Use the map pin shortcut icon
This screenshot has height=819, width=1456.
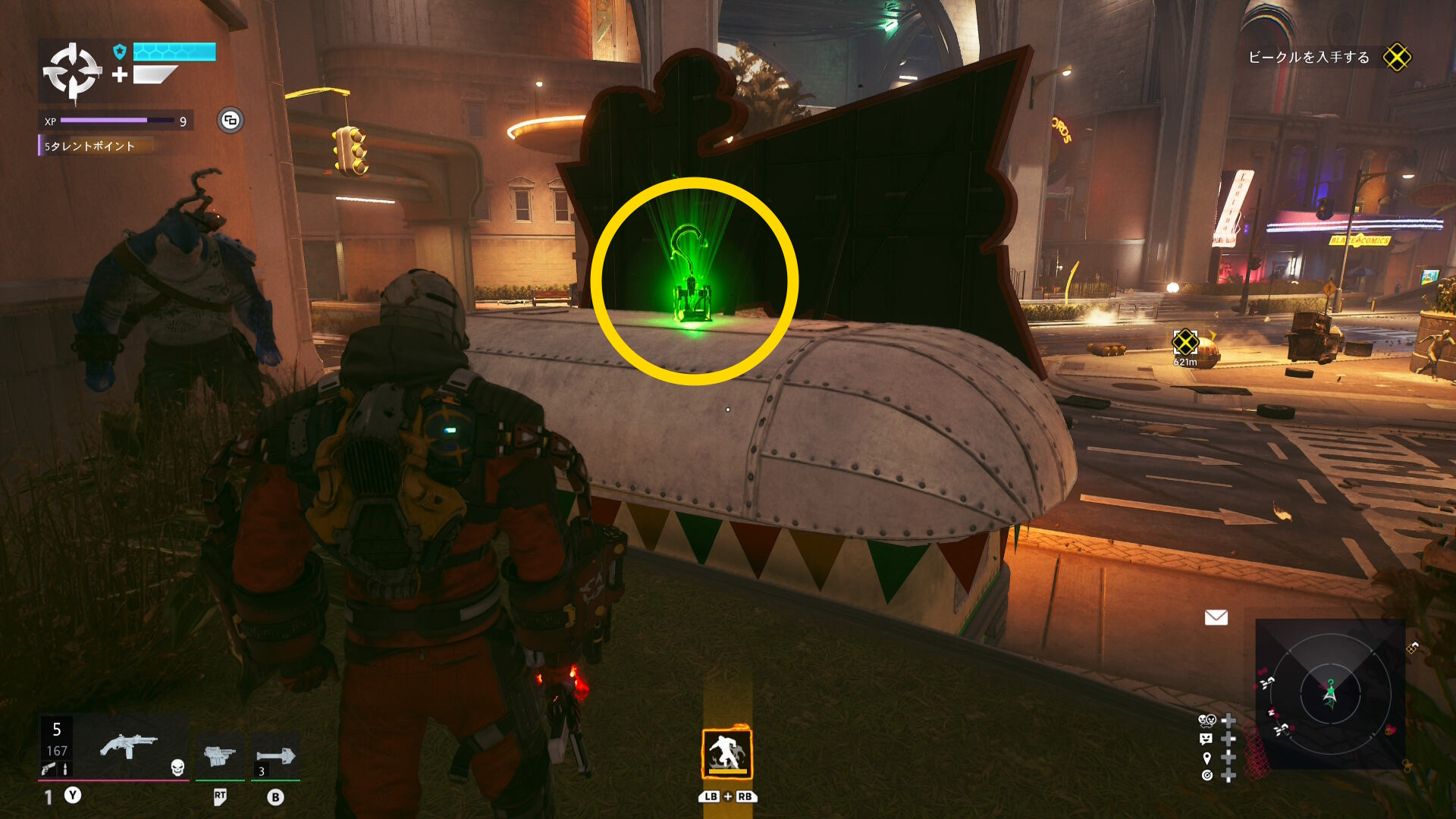point(1207,758)
